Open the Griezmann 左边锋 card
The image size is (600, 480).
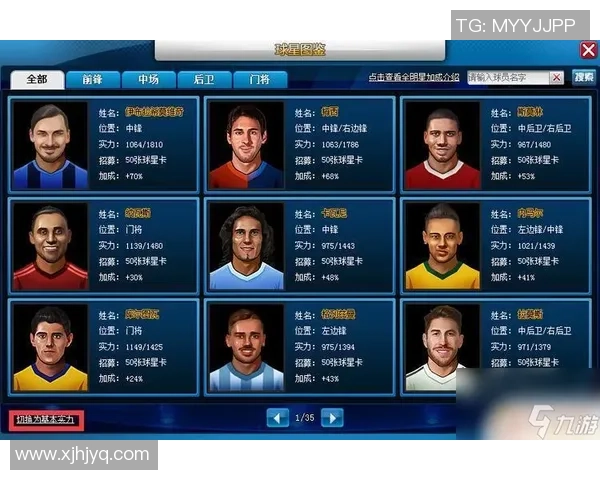coord(299,345)
